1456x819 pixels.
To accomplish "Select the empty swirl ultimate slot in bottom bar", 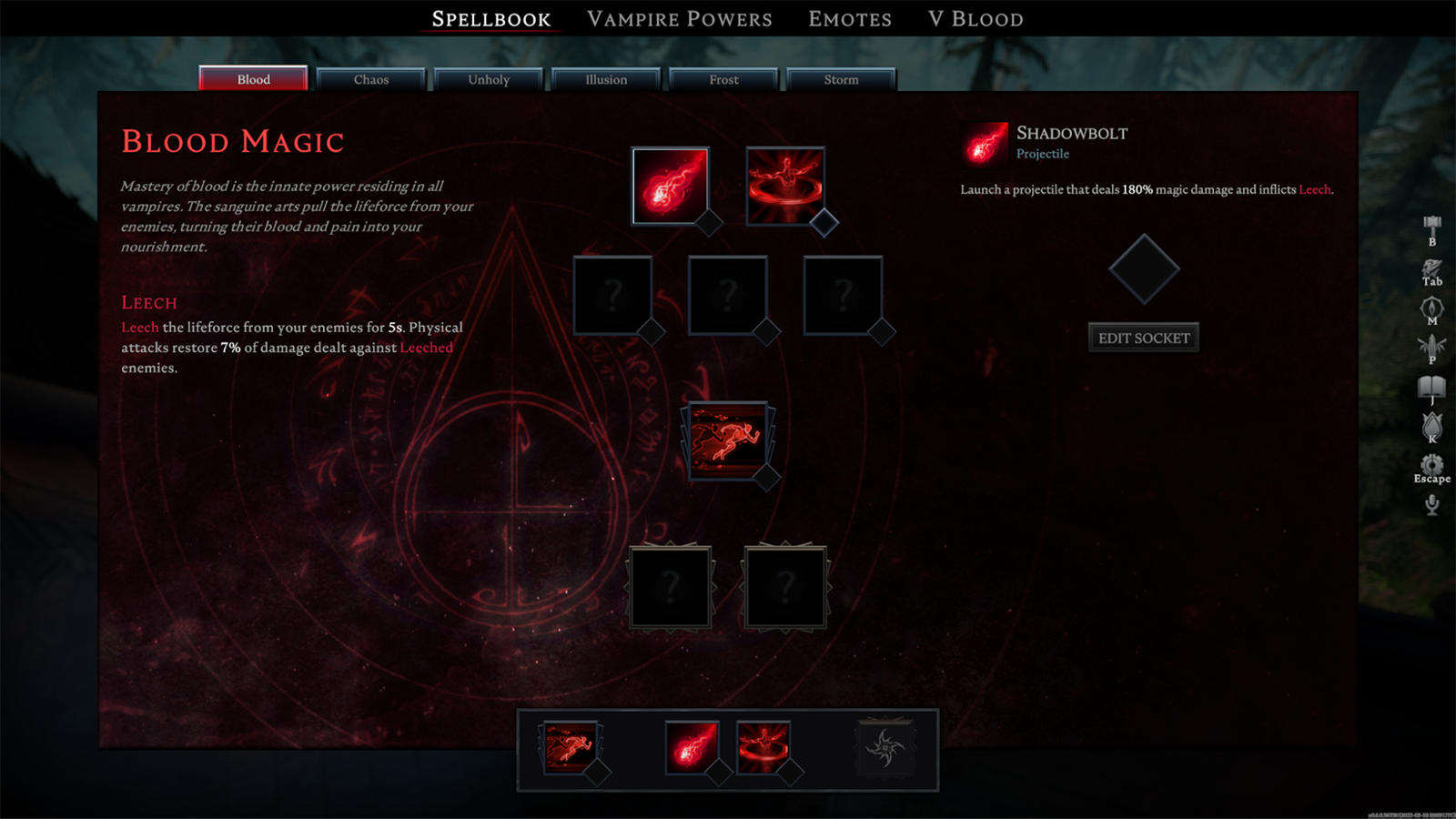I will pyautogui.click(x=885, y=747).
